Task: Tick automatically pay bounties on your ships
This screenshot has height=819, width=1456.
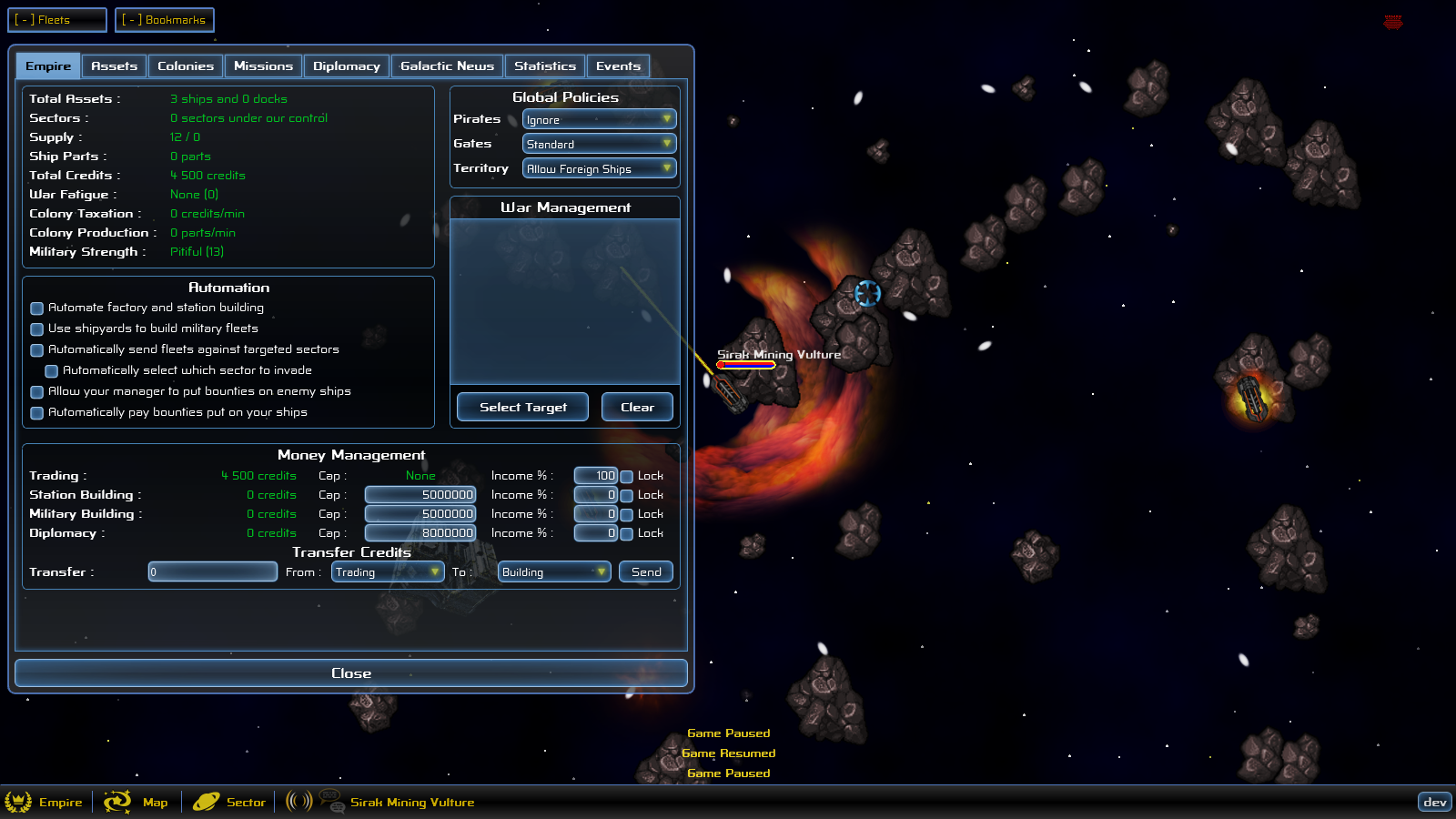Action: coord(37,413)
